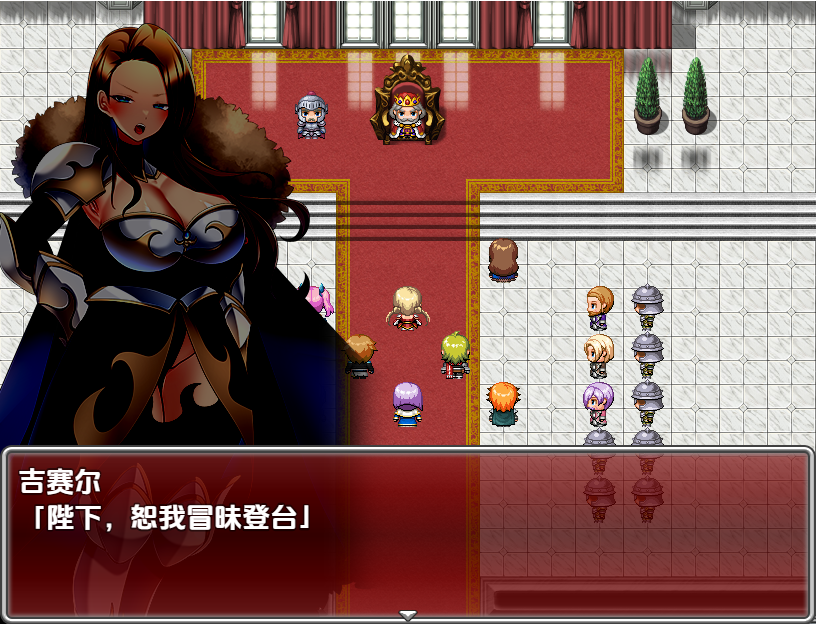Click the dialogue continue arrow
816x624 pixels.
pos(407,613)
